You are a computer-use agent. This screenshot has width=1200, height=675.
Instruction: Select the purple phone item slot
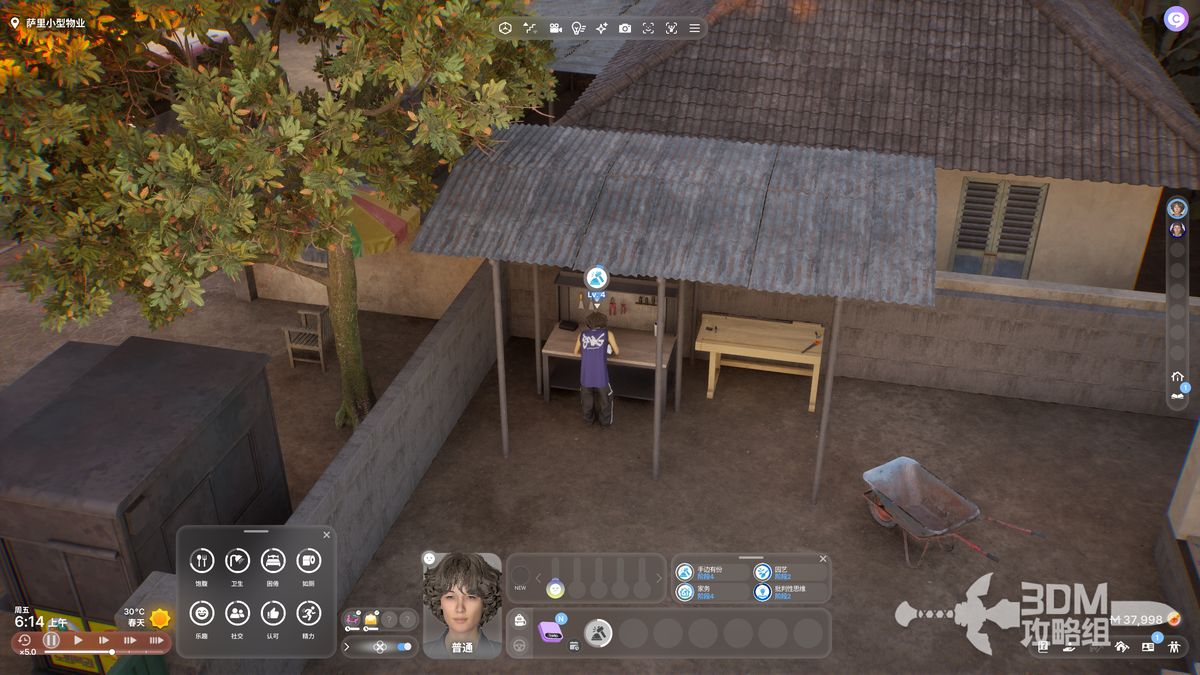[x=550, y=632]
